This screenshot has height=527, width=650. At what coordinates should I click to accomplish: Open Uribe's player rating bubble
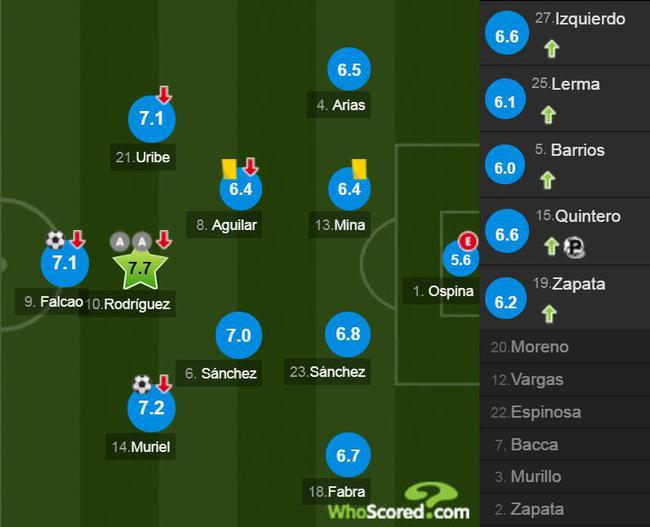(150, 120)
